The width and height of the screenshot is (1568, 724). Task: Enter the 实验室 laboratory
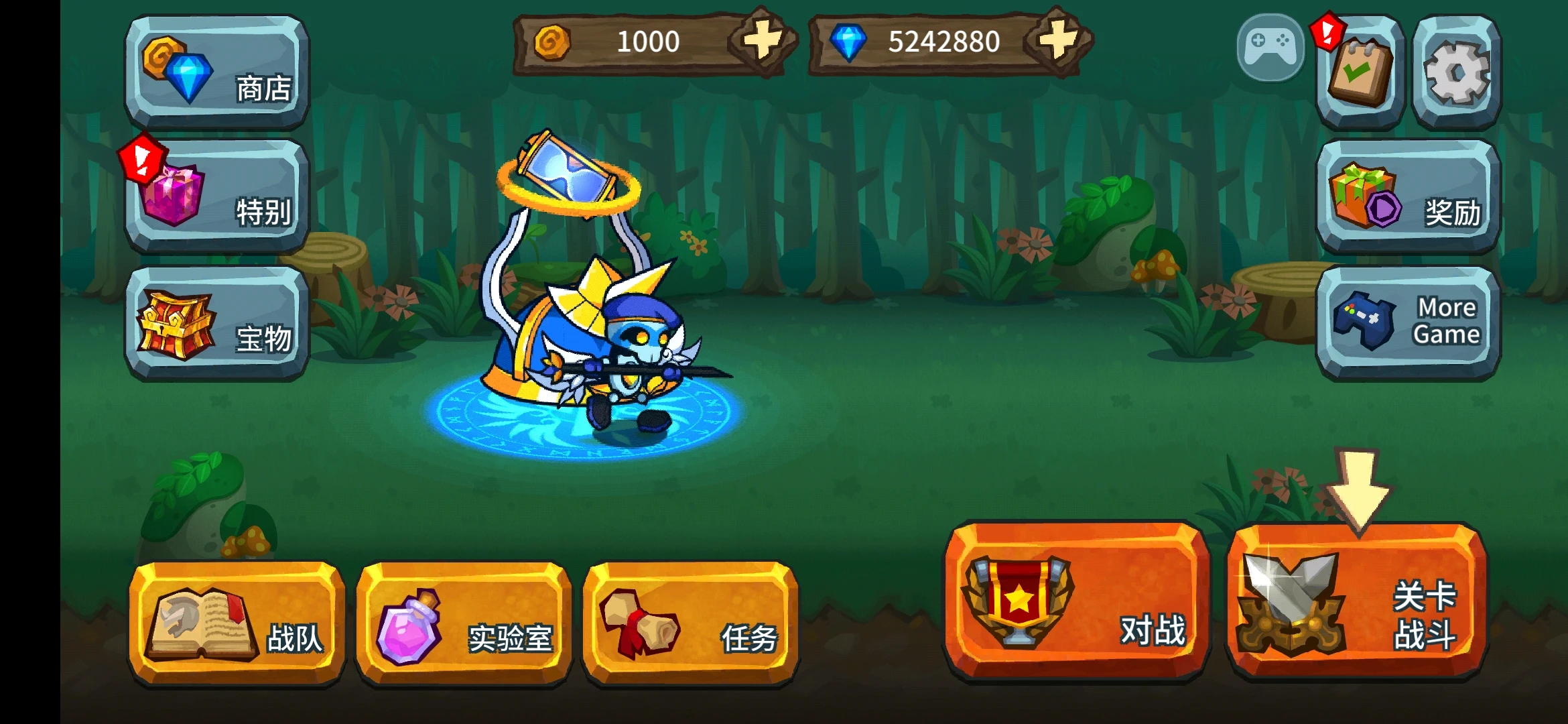[x=464, y=623]
